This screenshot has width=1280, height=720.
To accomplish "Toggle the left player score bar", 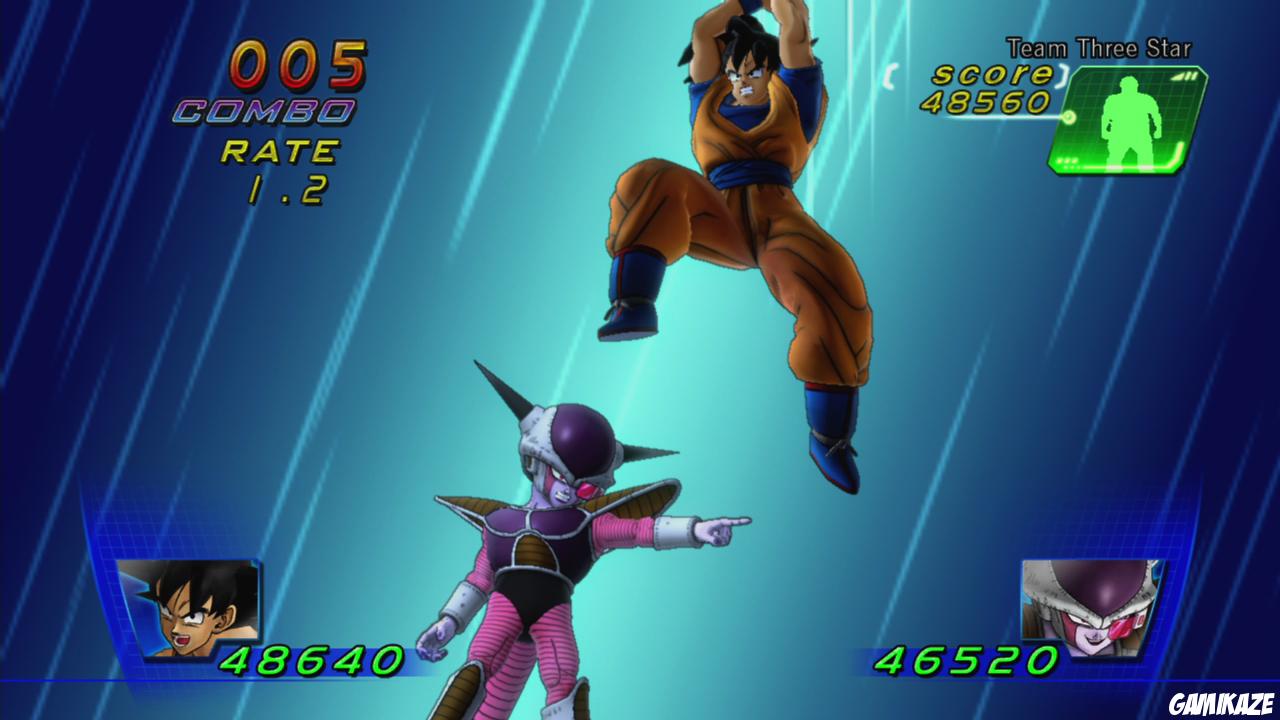I will coord(280,660).
